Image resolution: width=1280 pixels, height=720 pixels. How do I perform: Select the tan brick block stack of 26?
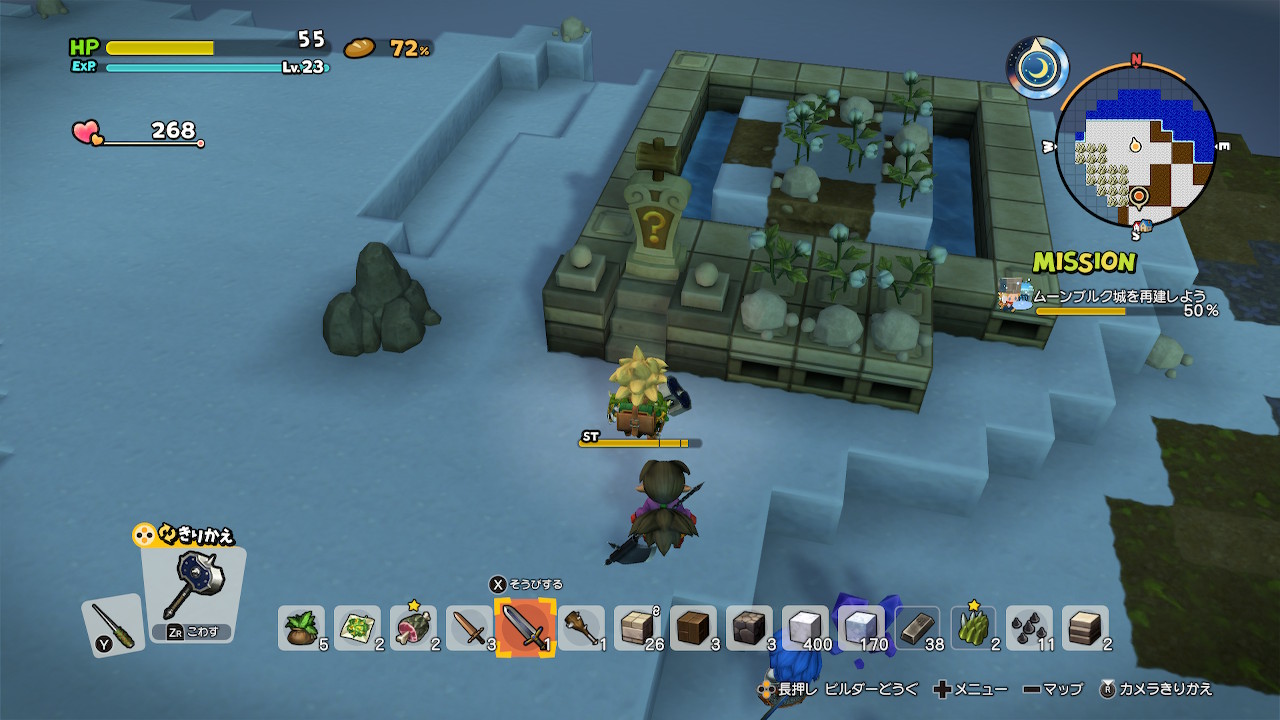(x=637, y=628)
